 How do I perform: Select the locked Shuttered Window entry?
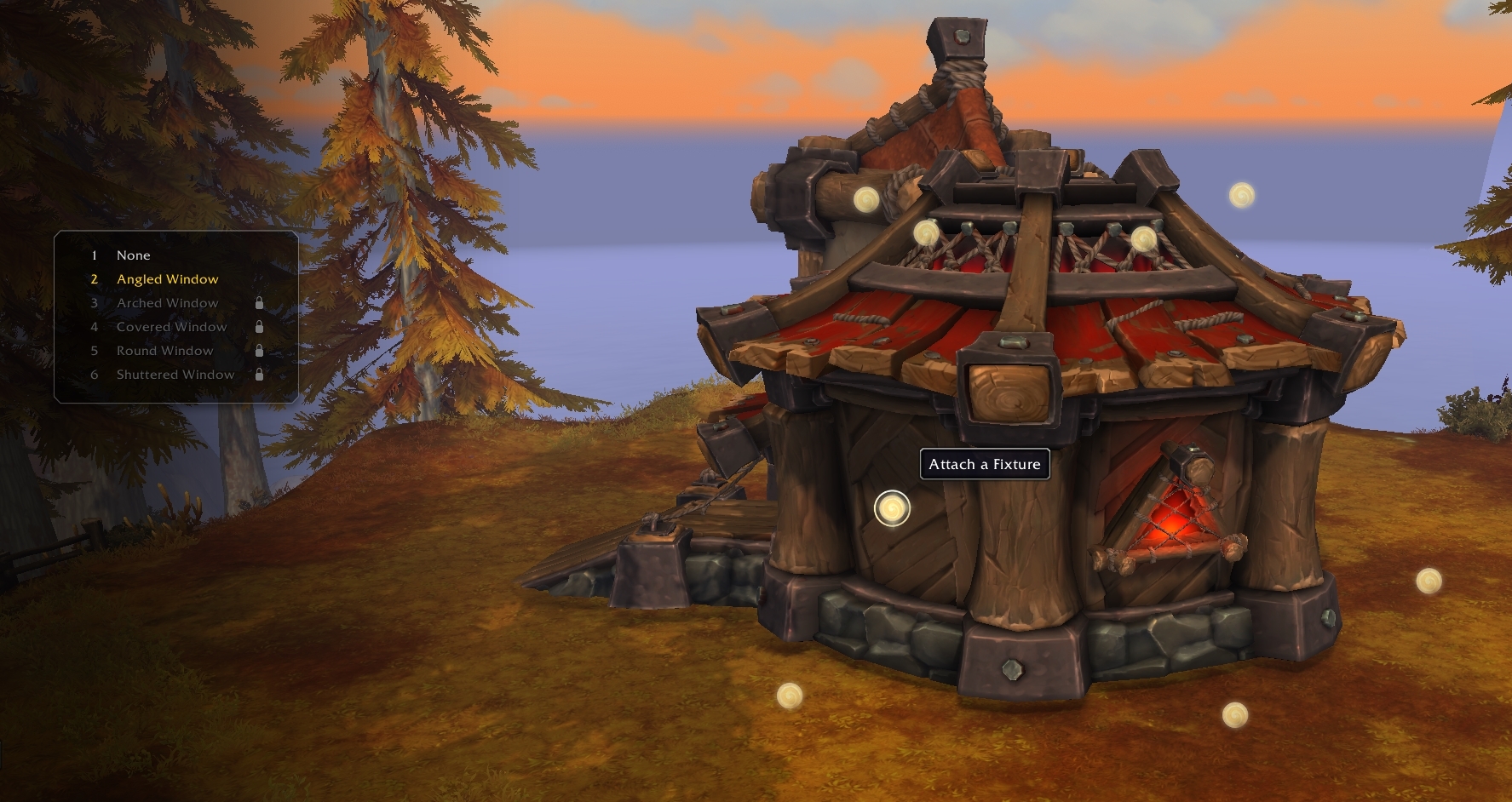tap(175, 375)
